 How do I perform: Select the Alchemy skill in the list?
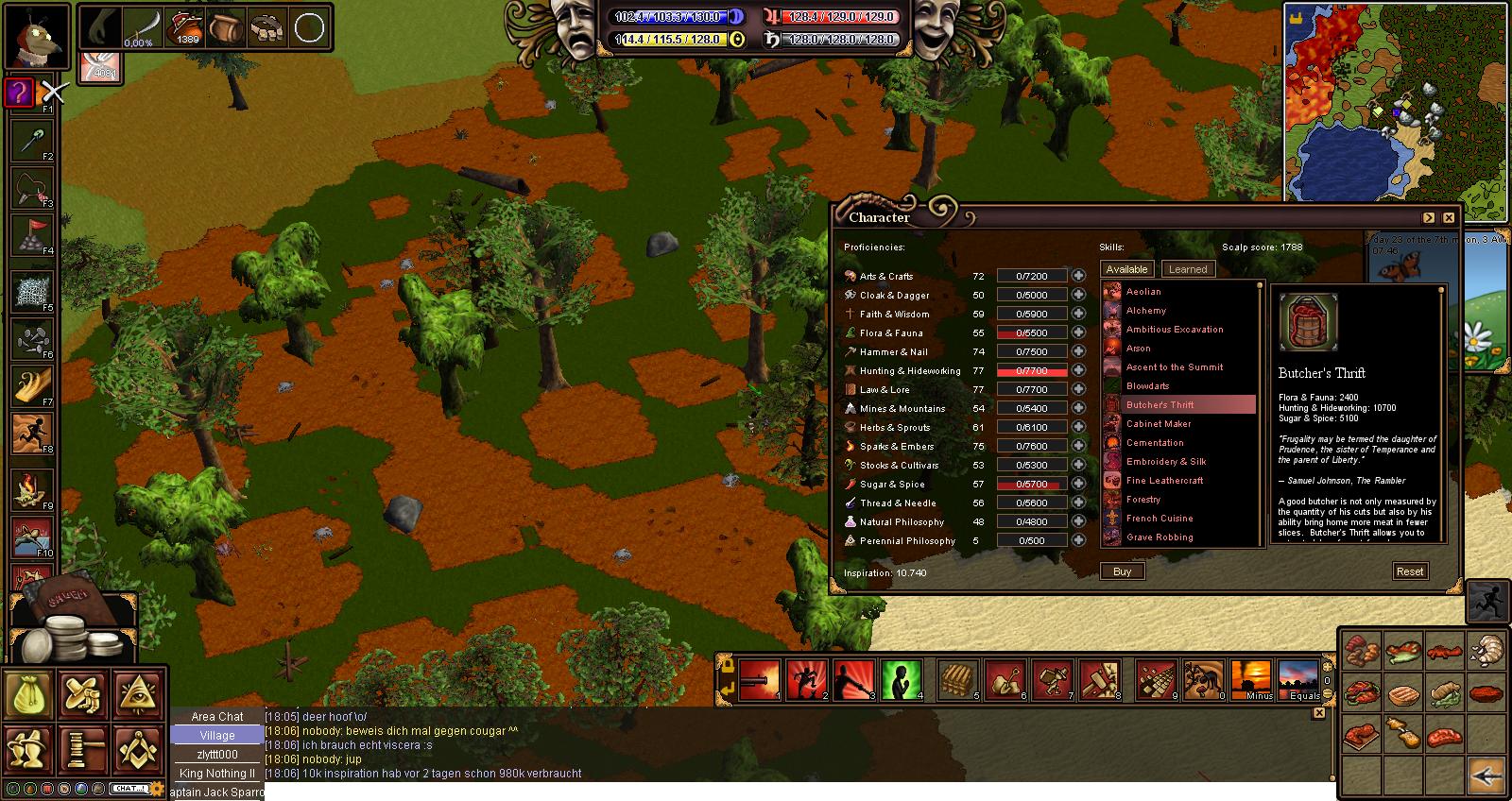tap(1145, 311)
